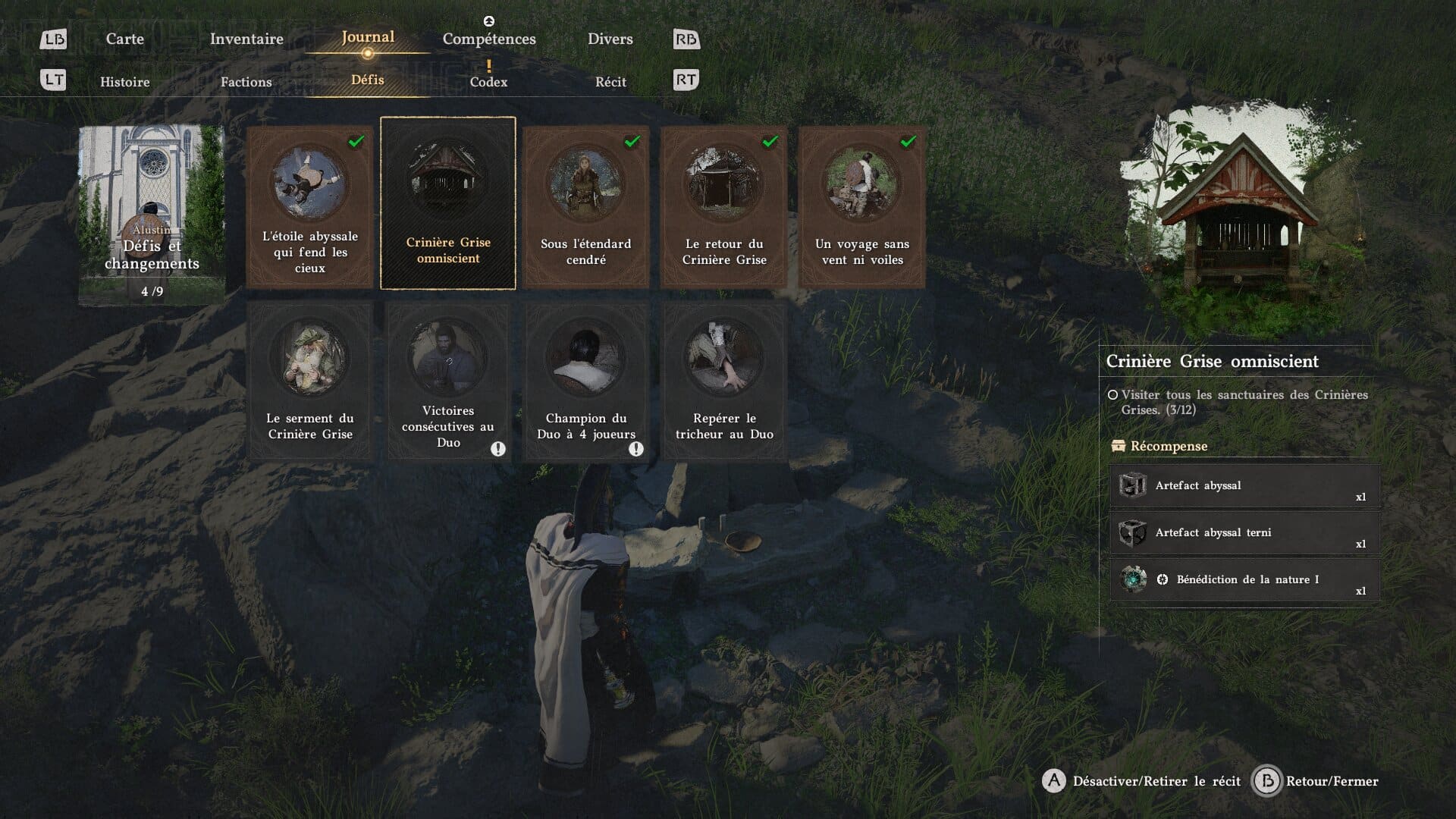Choose the Le serment du Crinière Grise challenge
This screenshot has width=1456, height=819.
pos(309,381)
